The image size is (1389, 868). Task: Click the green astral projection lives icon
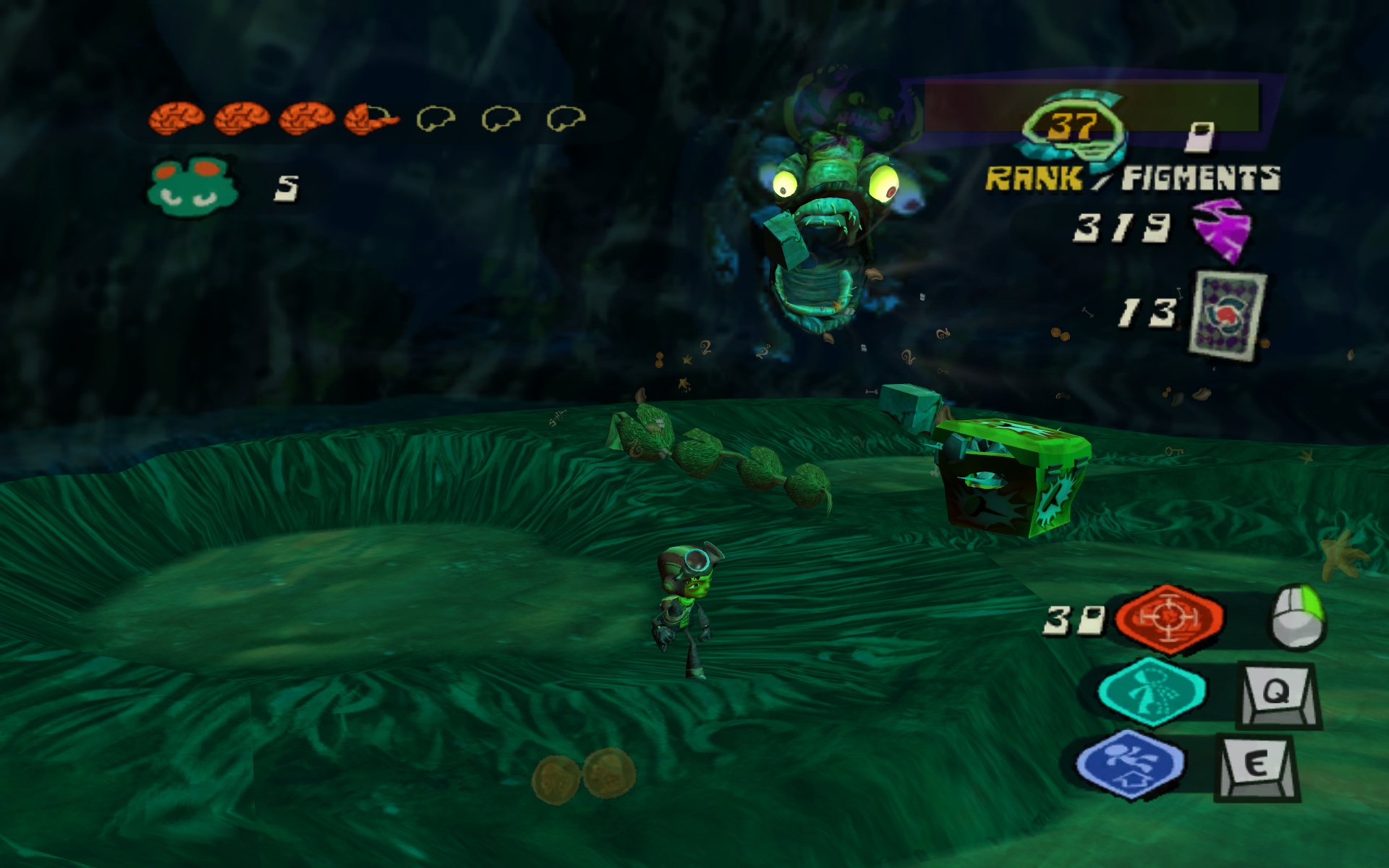192,185
